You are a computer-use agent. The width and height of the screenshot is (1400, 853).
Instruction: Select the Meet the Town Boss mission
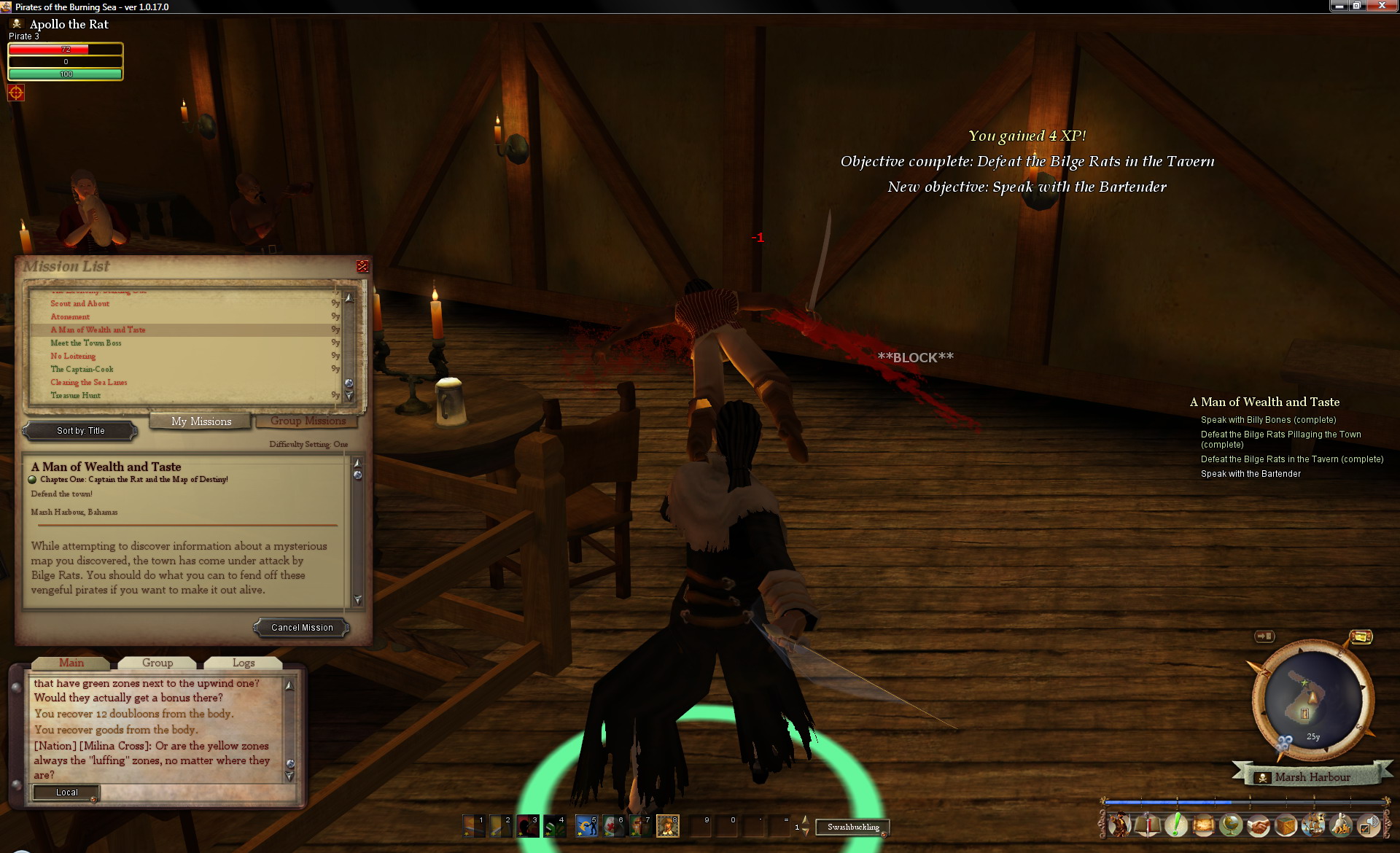tap(86, 343)
